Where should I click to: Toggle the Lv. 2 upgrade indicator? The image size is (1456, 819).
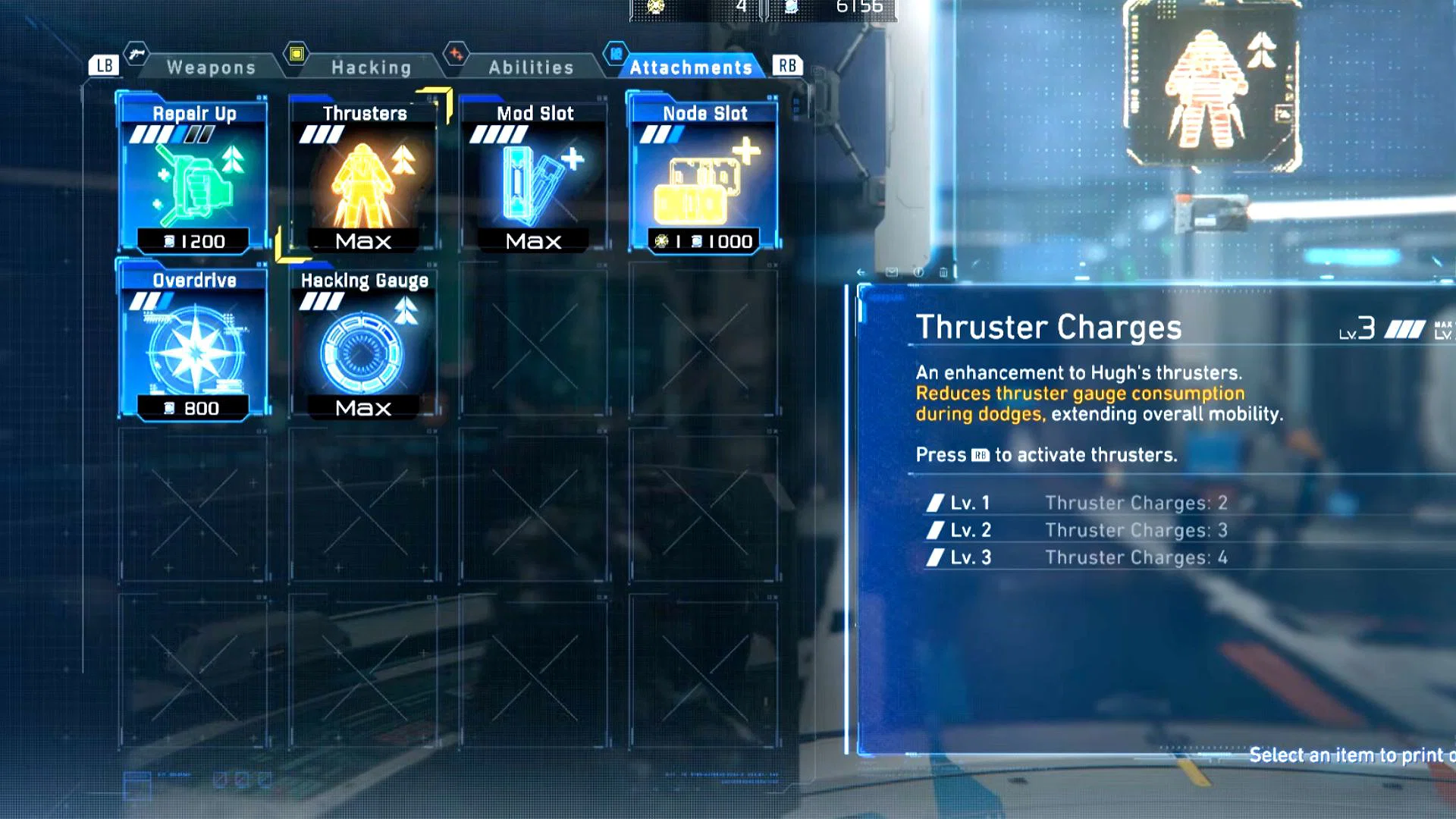coord(937,529)
